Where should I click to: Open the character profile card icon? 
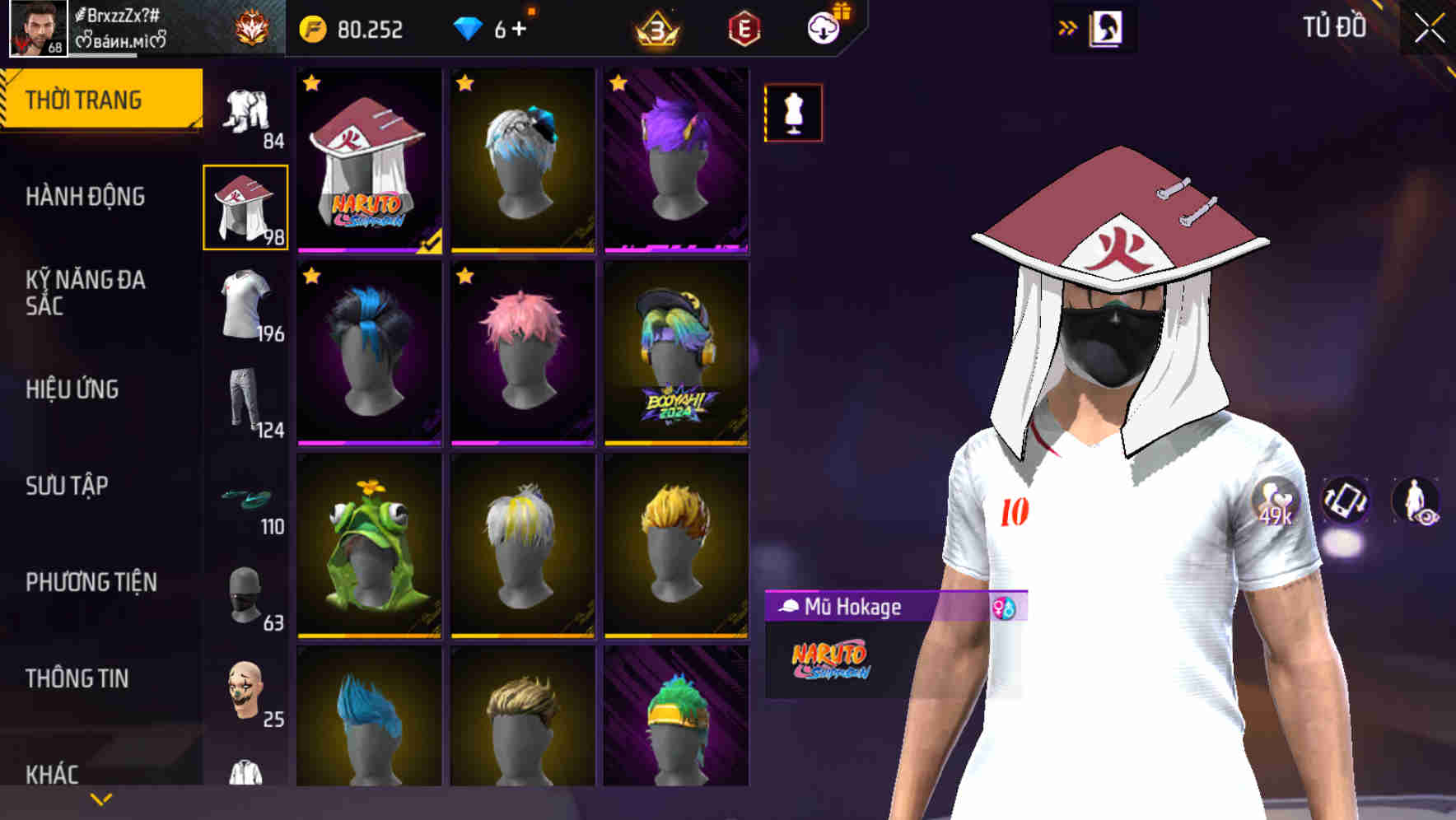[1108, 27]
